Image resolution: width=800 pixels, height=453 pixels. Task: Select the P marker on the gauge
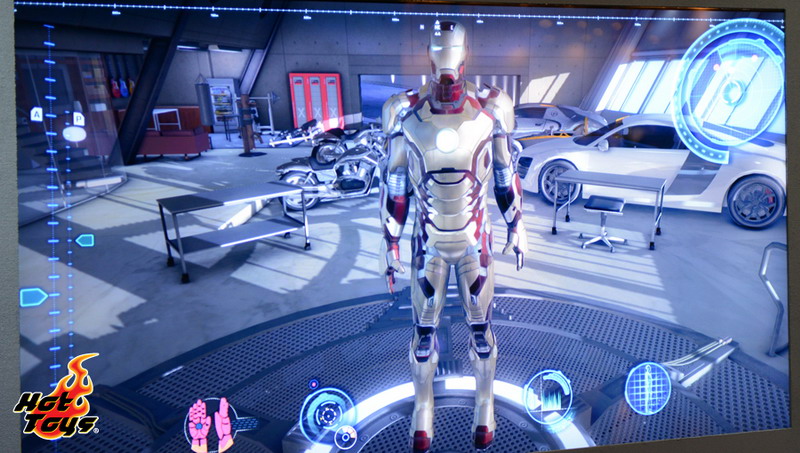79,119
